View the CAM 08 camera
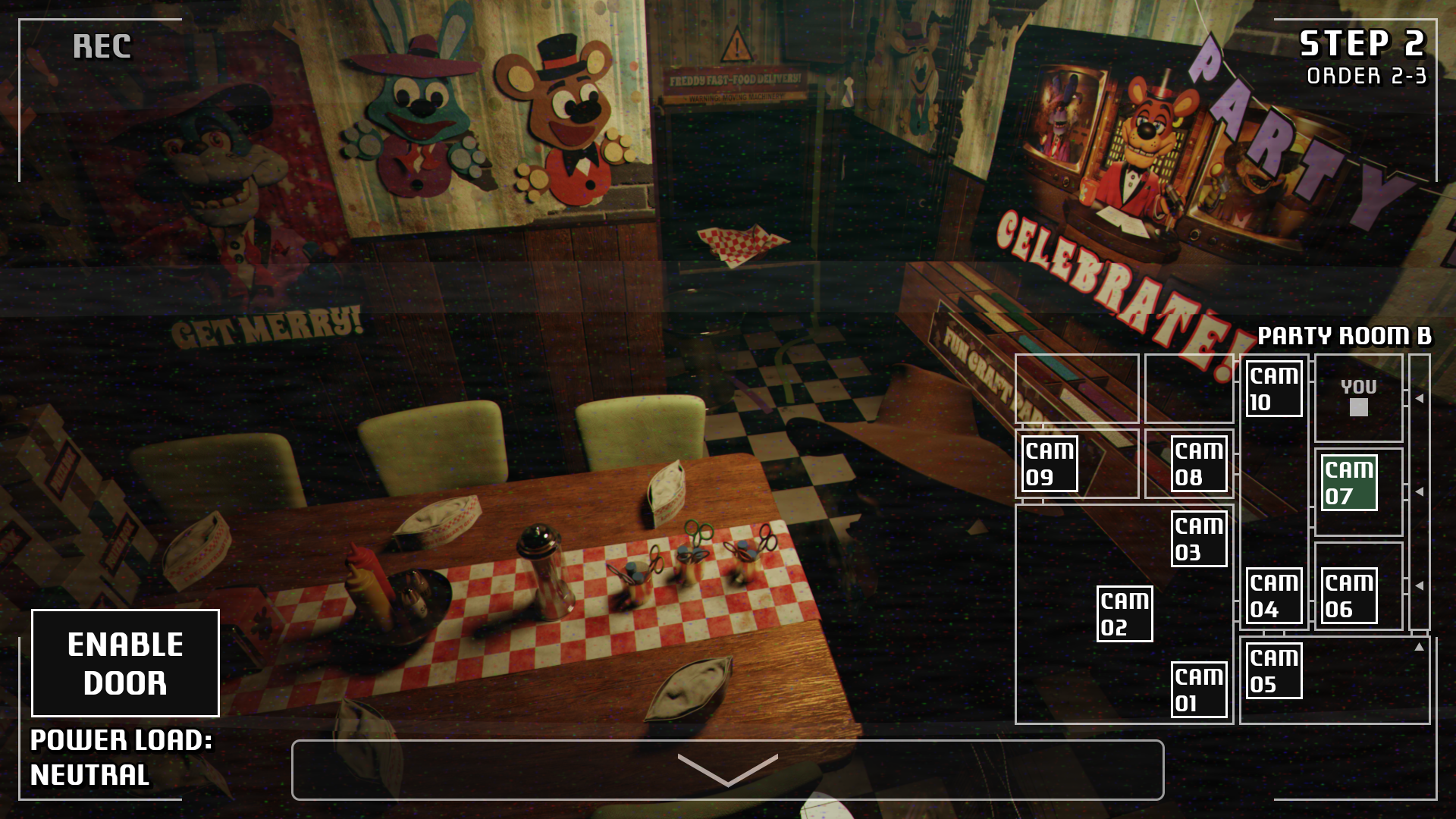 pyautogui.click(x=1200, y=463)
